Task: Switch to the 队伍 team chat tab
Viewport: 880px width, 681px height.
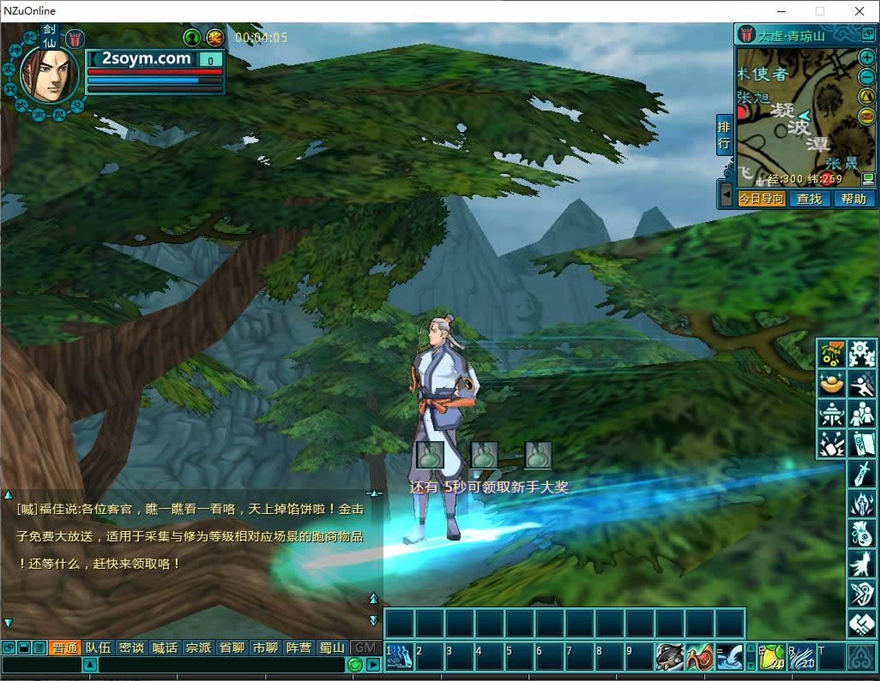Action: pyautogui.click(x=98, y=648)
